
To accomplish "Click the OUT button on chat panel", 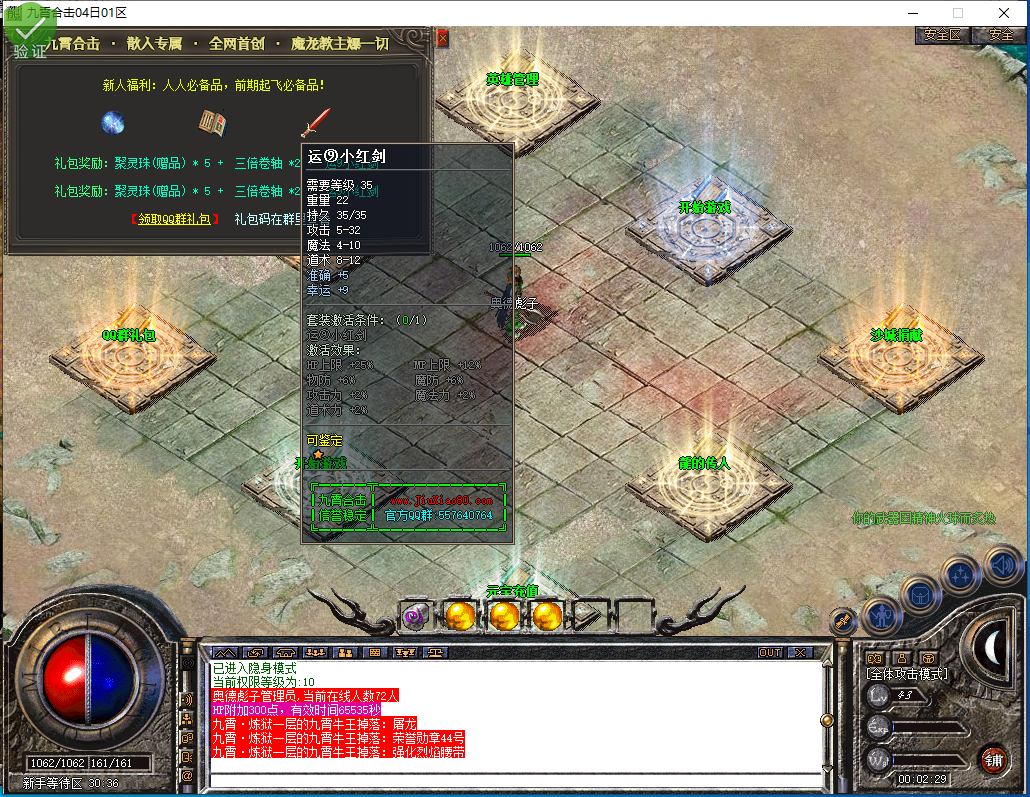I will [x=770, y=652].
